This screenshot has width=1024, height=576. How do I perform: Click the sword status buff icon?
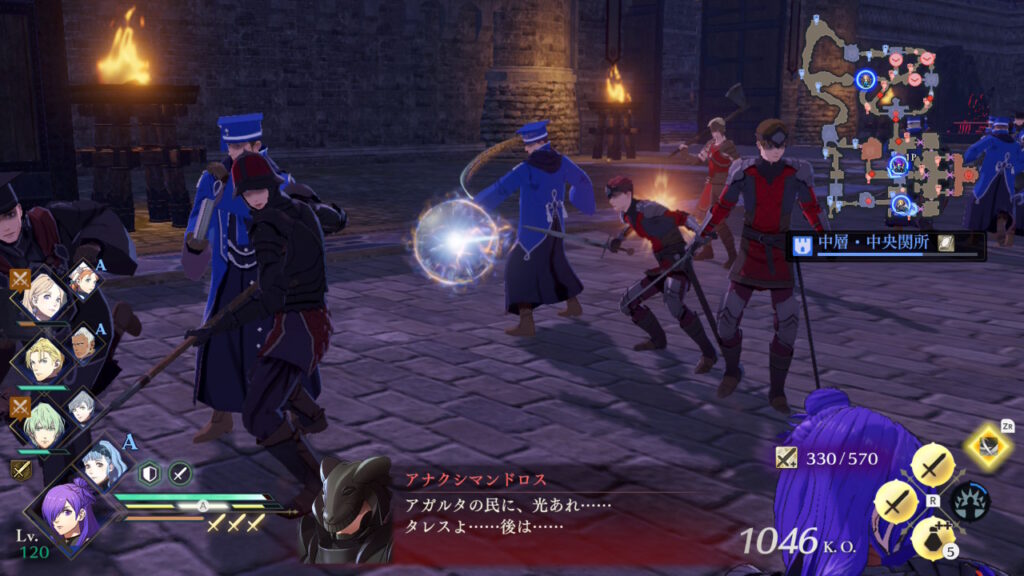[x=180, y=474]
